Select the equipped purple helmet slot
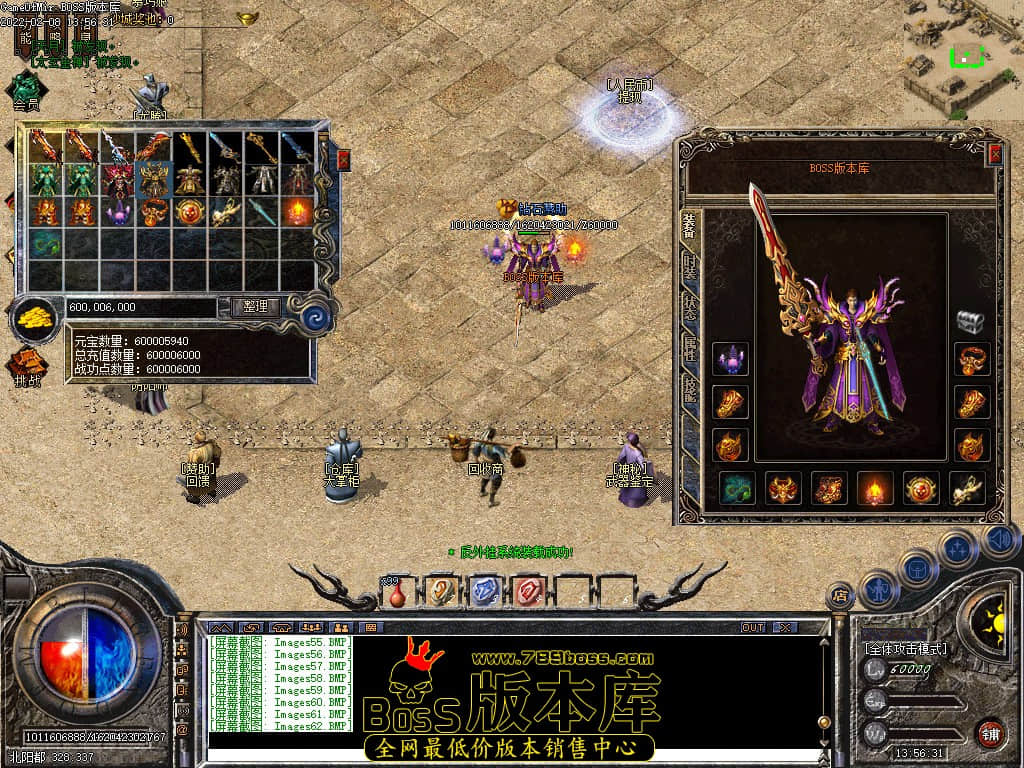Viewport: 1024px width, 768px height. tap(730, 358)
